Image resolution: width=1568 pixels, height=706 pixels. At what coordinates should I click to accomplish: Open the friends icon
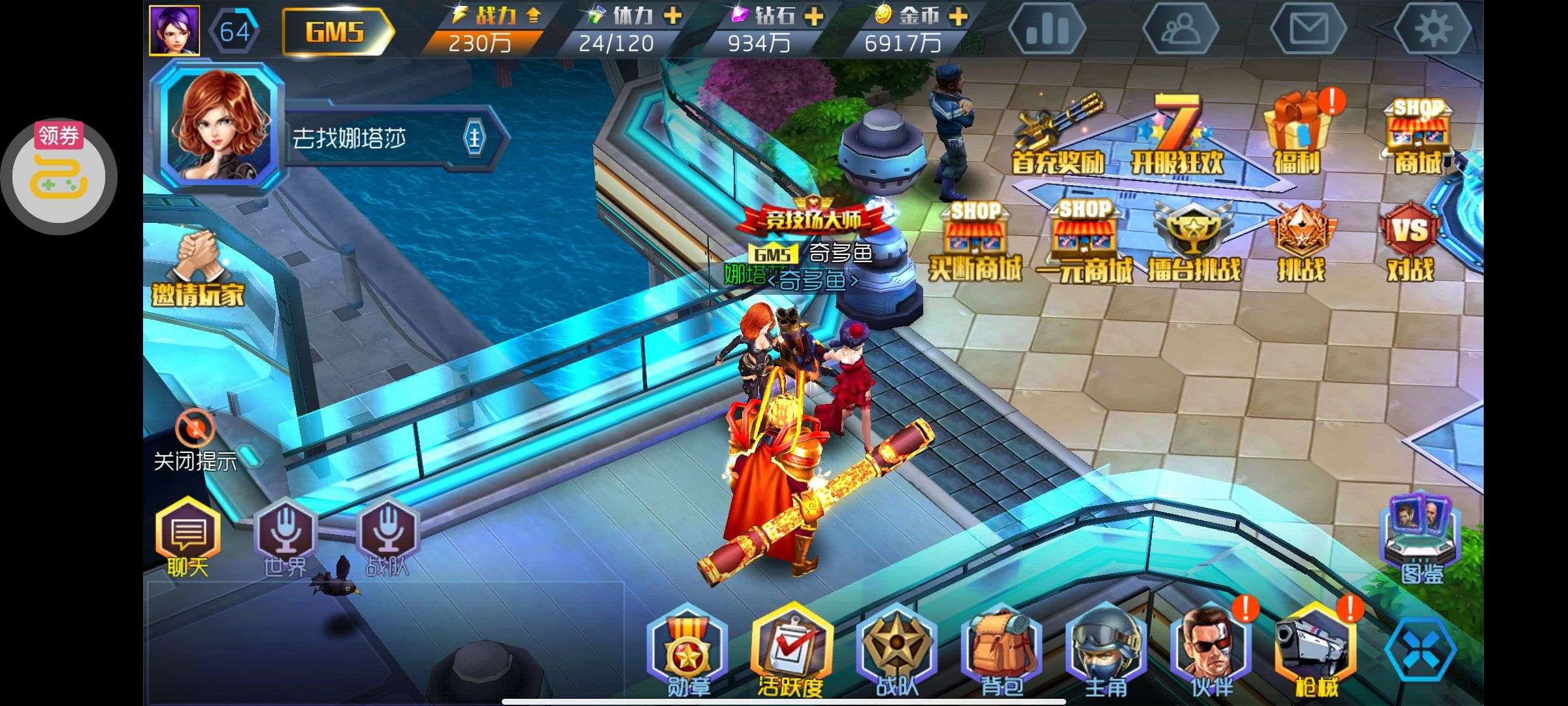(1181, 29)
